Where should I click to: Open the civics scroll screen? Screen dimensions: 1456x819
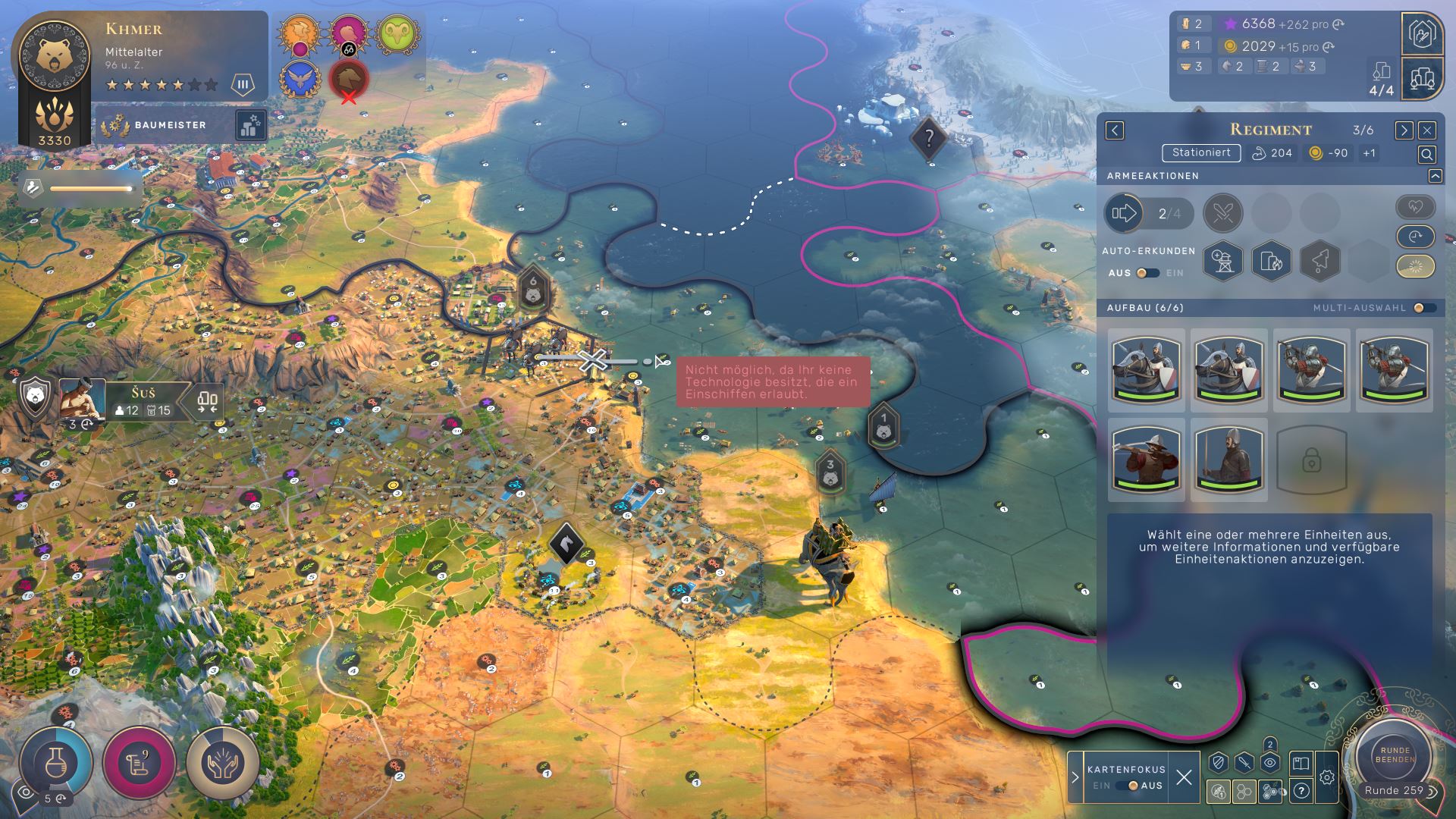coord(140,761)
